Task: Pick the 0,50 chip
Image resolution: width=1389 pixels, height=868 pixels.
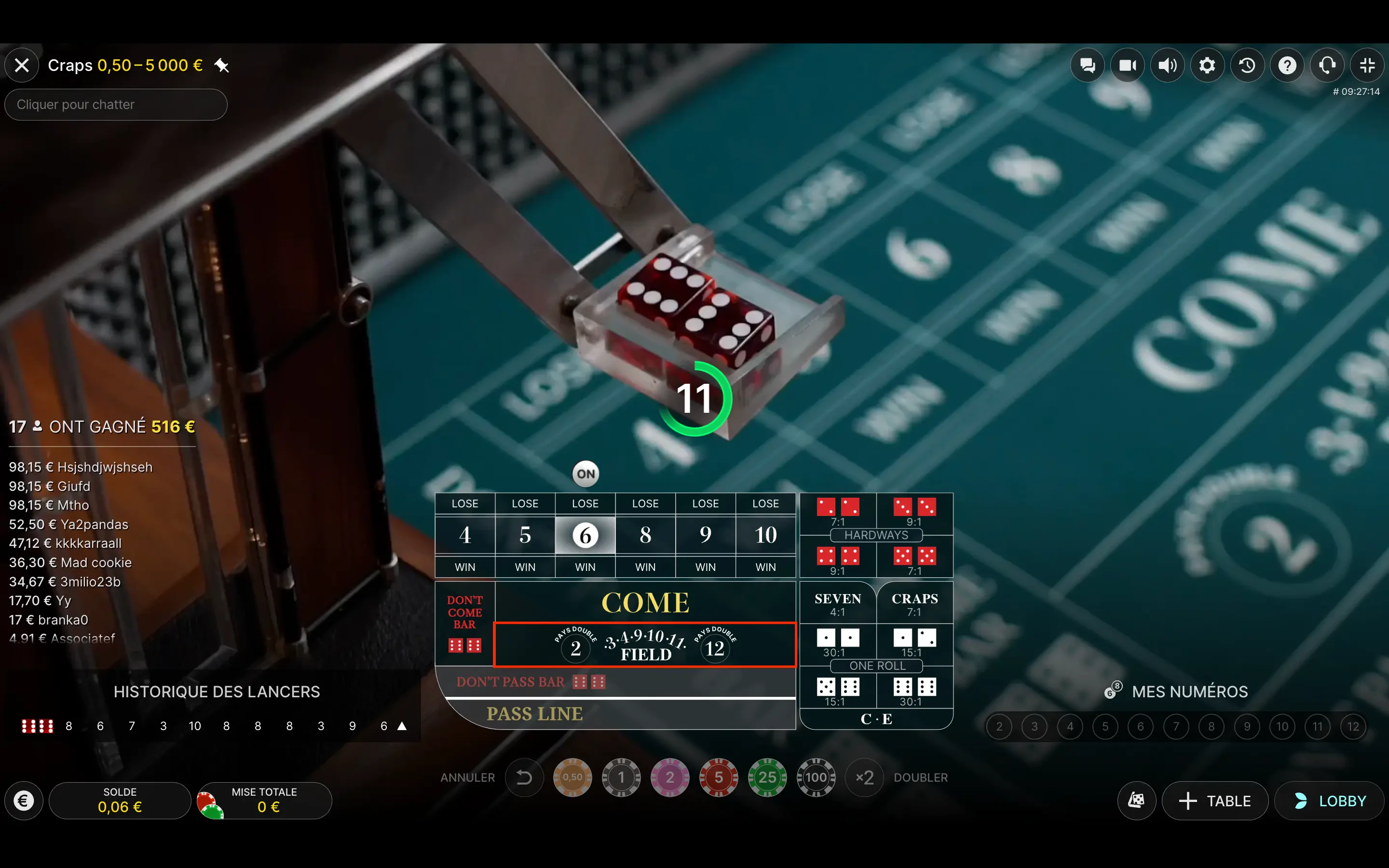Action: click(572, 777)
